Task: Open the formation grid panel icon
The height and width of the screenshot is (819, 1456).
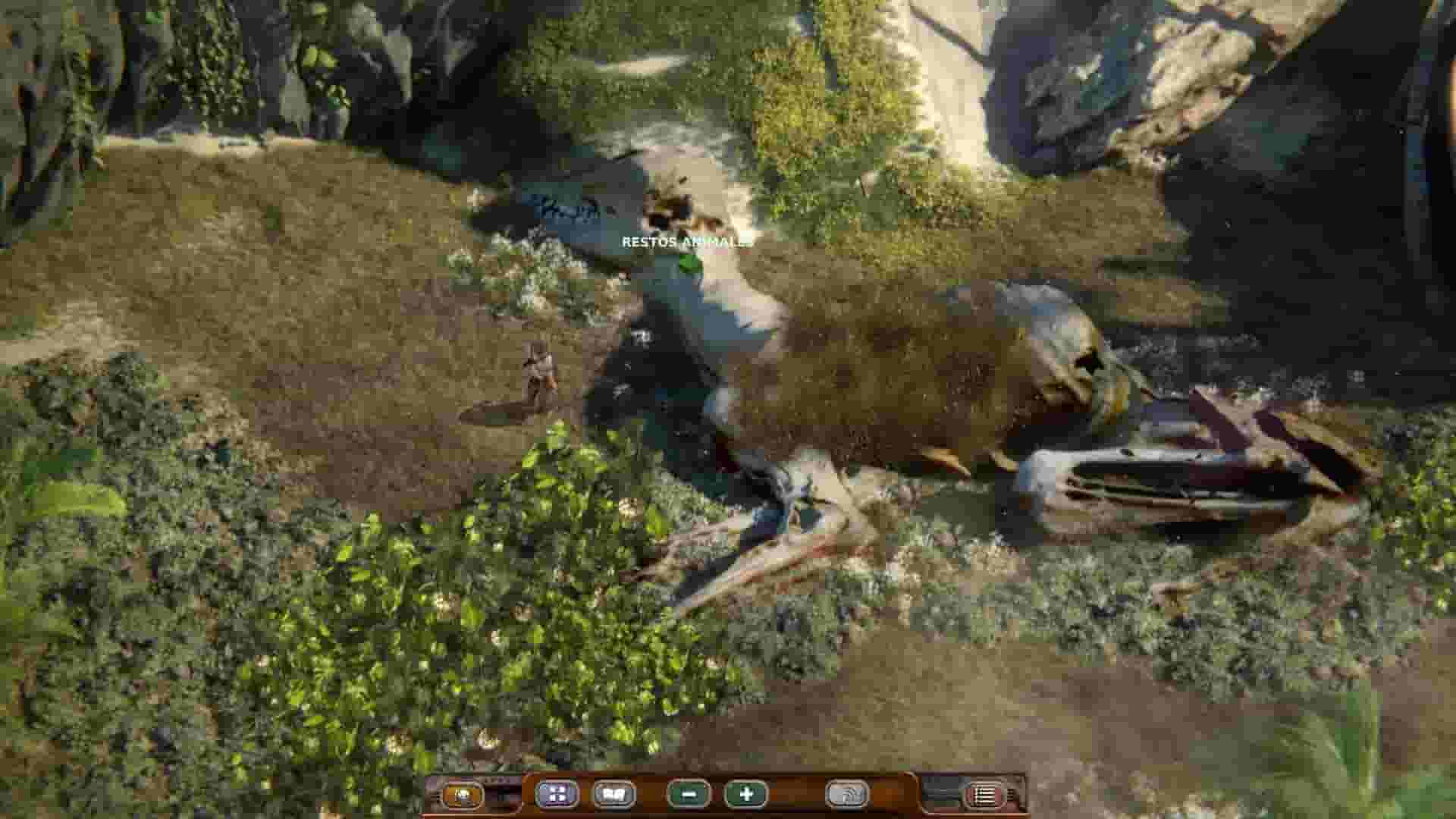Action: (x=557, y=795)
